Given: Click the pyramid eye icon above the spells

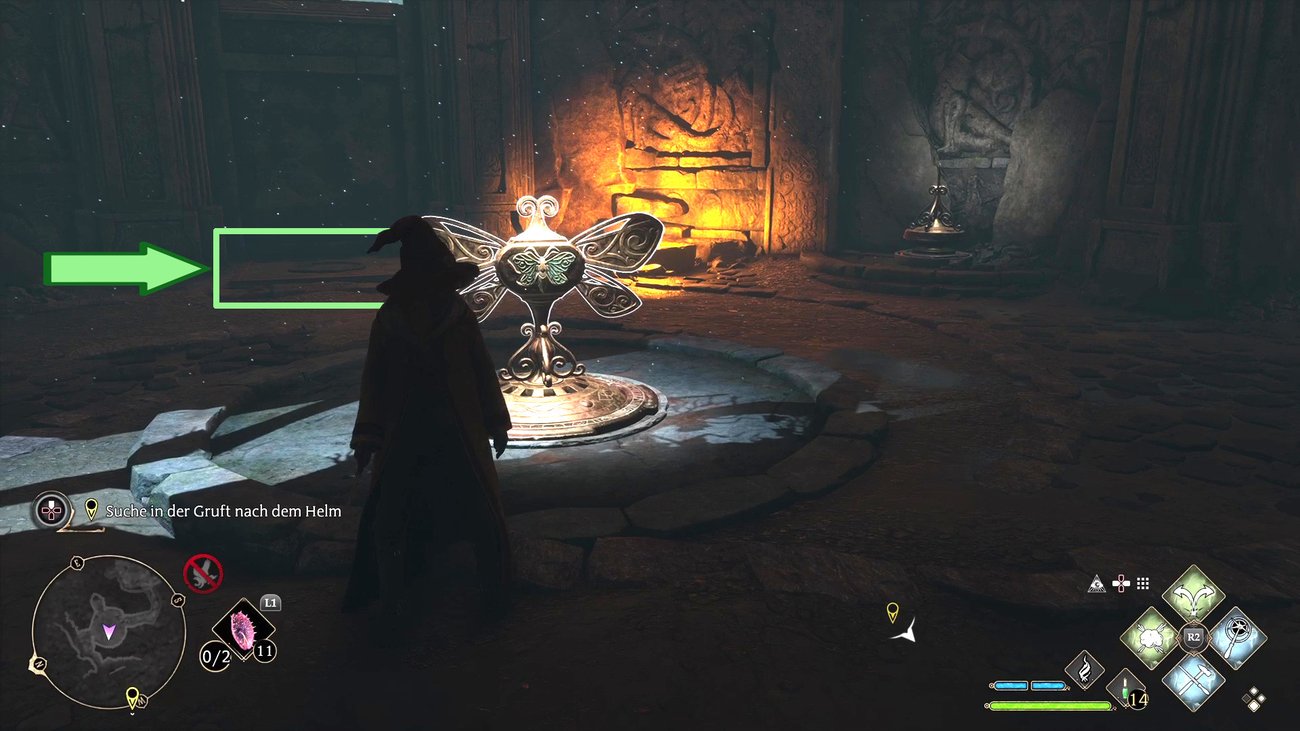Looking at the screenshot, I should 1098,584.
